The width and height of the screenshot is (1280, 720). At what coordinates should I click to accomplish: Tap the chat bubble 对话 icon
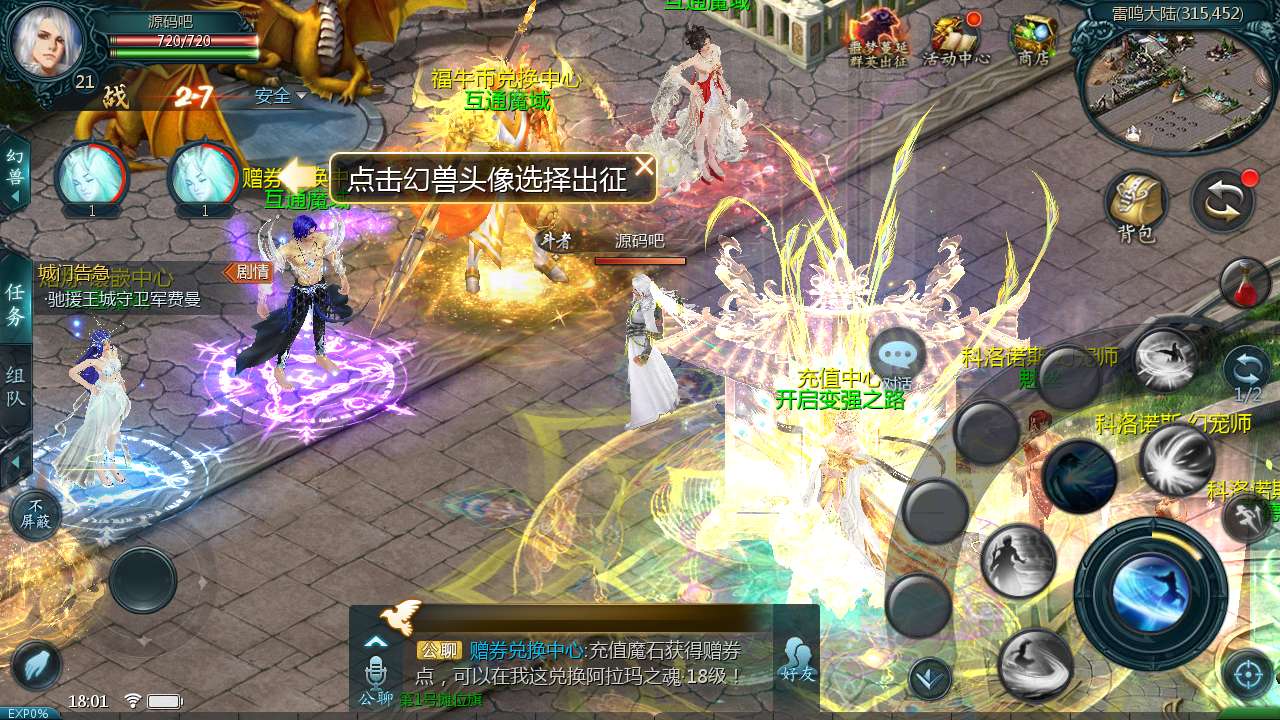(x=897, y=352)
